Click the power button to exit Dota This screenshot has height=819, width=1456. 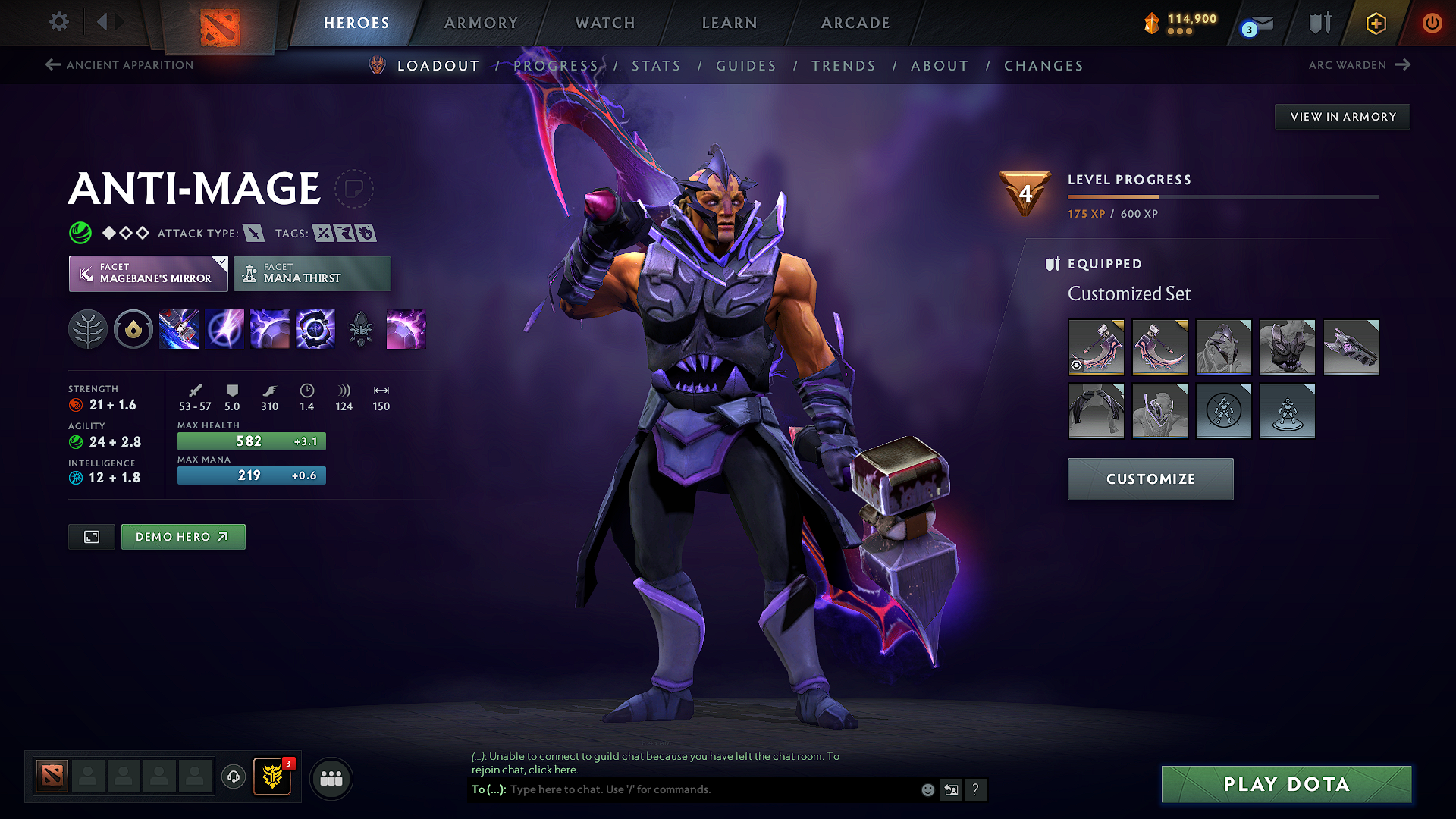(x=1432, y=24)
